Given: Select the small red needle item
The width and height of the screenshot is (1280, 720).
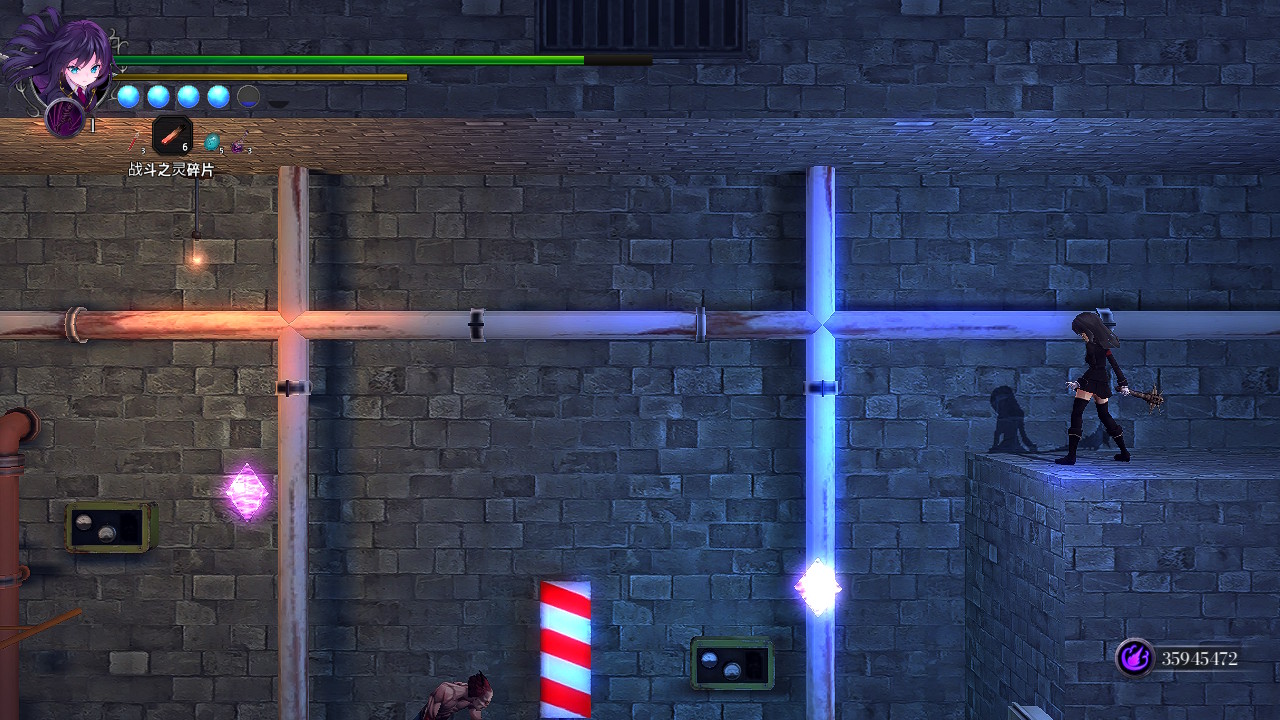Looking at the screenshot, I should click(135, 144).
